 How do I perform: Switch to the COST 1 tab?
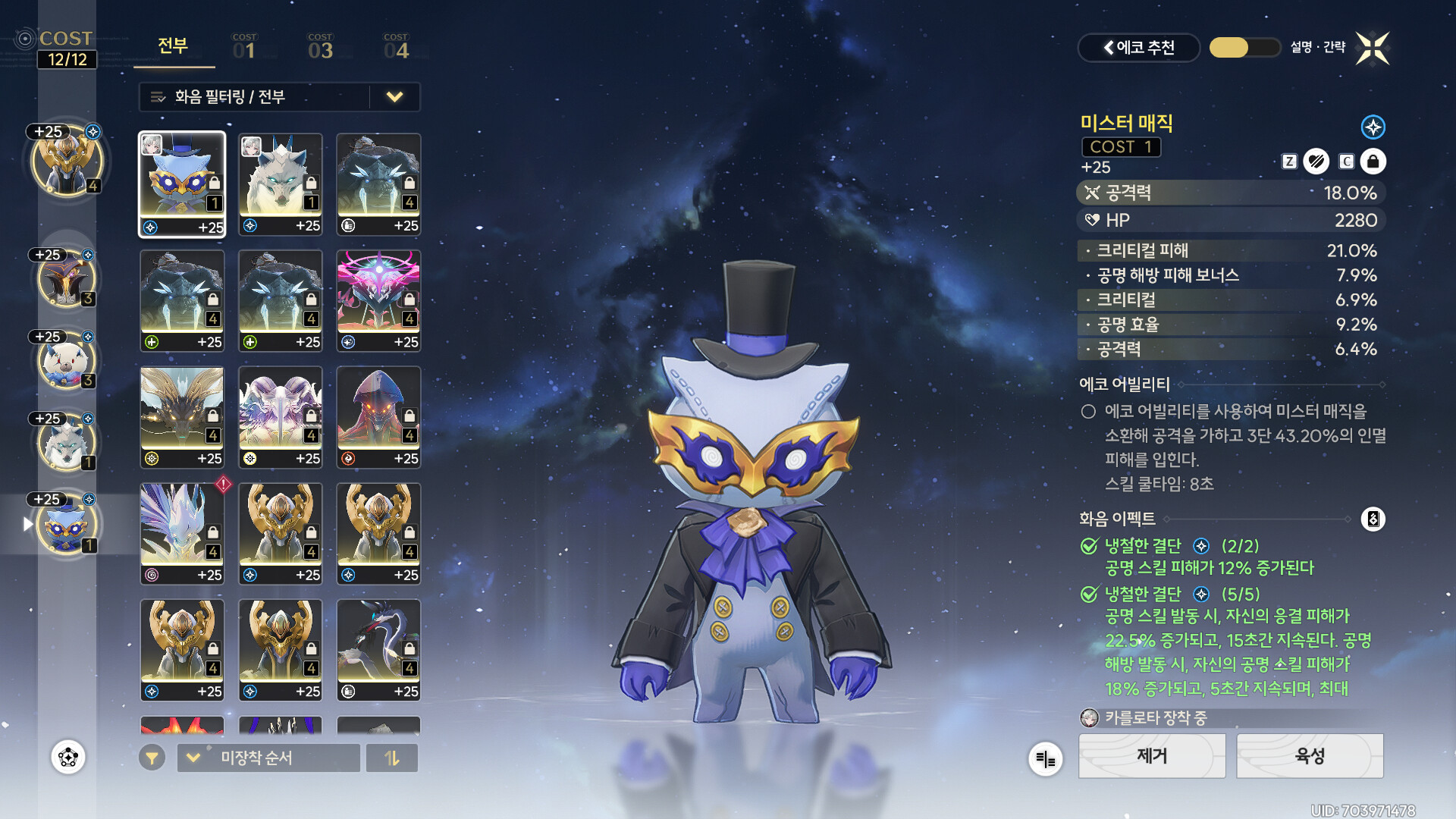pos(244,48)
